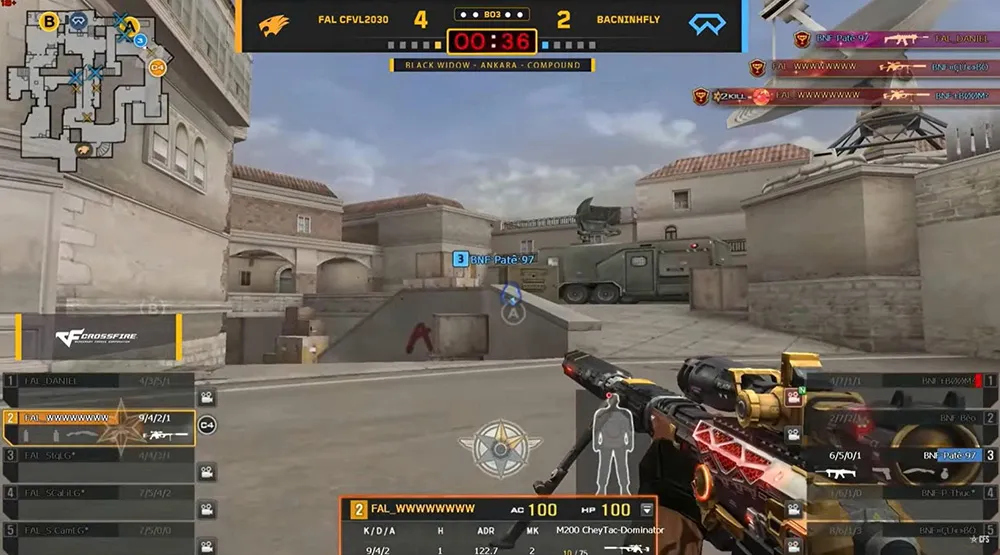
Task: Open camera with green N badge
Action: [792, 396]
